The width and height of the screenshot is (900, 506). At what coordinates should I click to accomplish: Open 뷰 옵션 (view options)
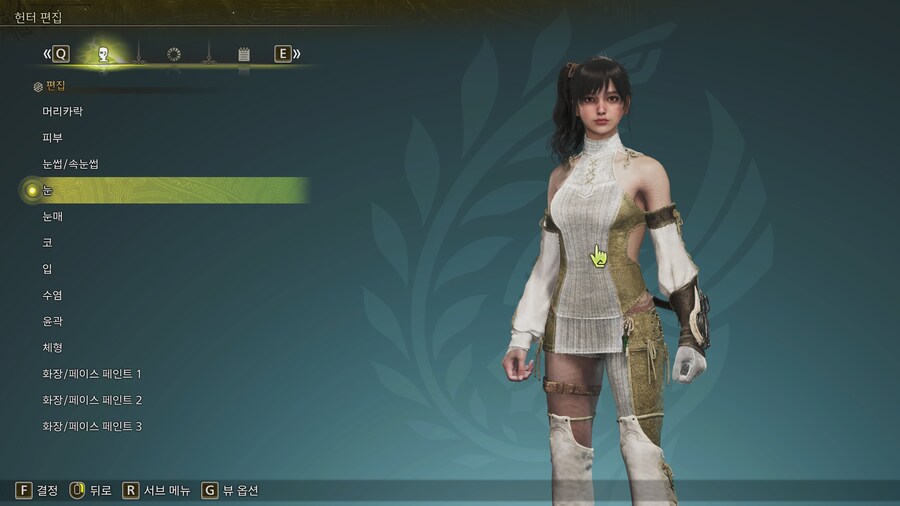pyautogui.click(x=230, y=490)
